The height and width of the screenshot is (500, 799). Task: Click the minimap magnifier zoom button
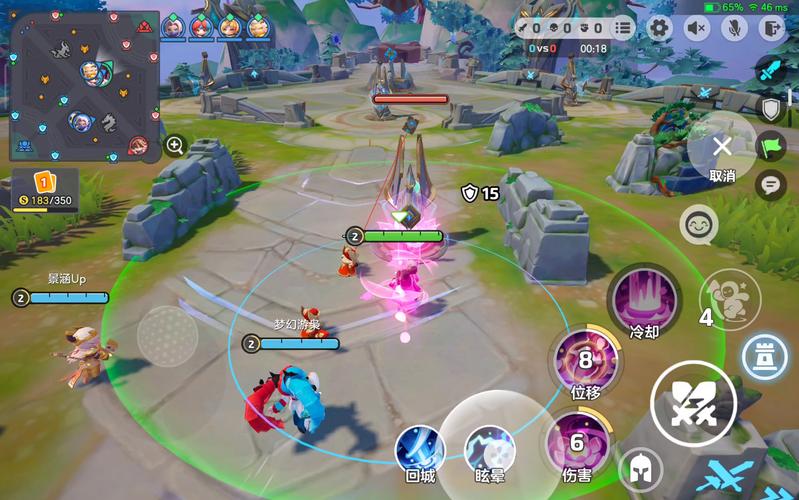[175, 146]
